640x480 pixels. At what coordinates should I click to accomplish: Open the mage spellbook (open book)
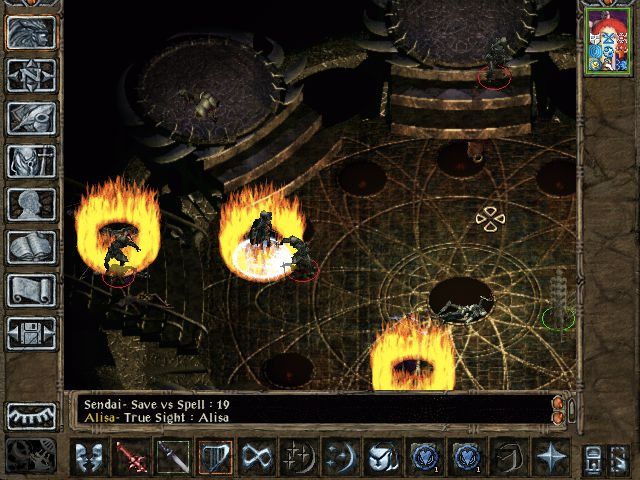(31, 247)
